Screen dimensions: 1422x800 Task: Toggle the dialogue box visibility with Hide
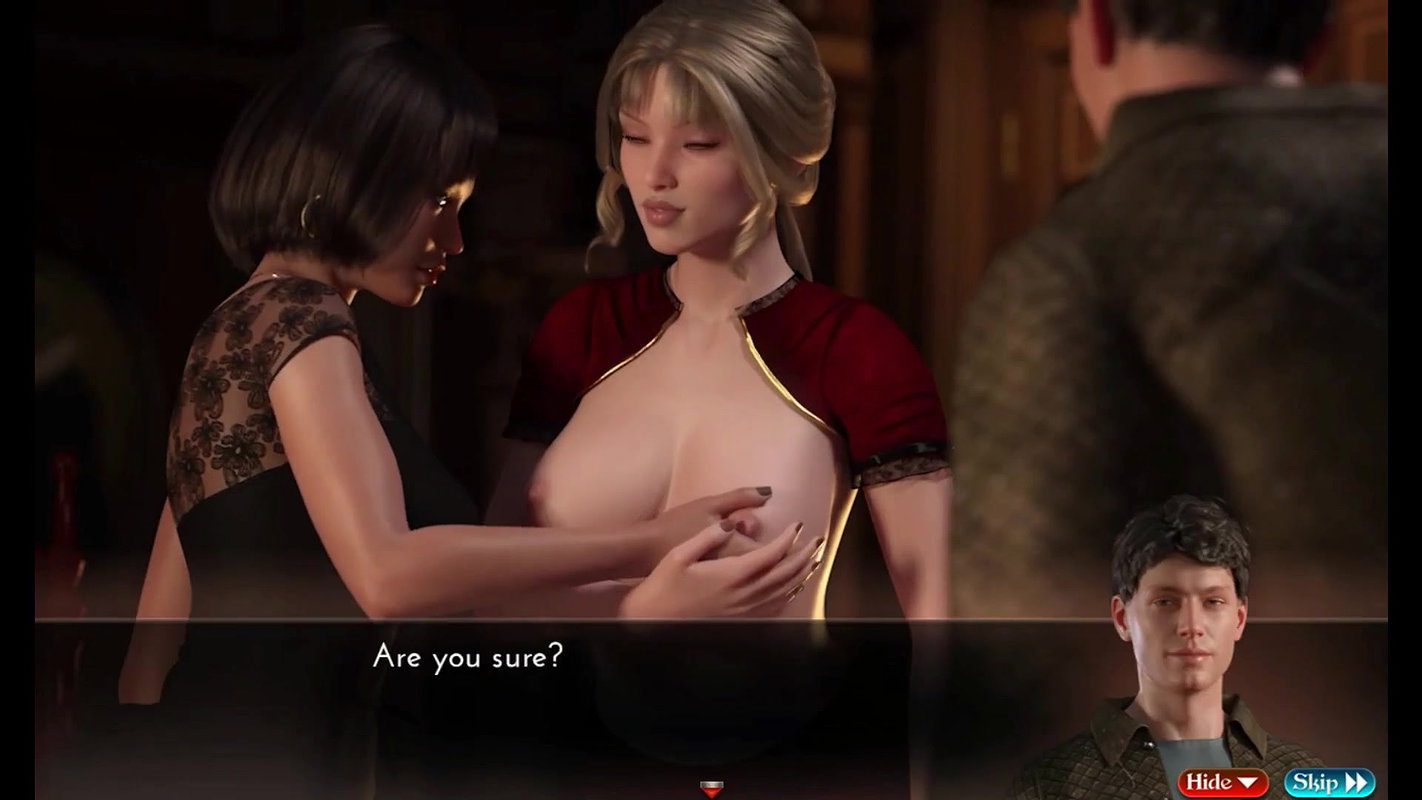click(x=1222, y=781)
